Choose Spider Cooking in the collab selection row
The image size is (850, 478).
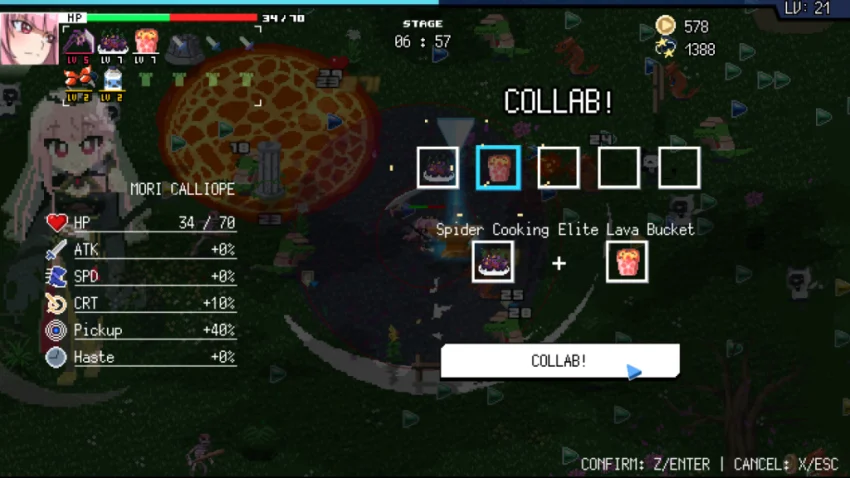tap(438, 167)
